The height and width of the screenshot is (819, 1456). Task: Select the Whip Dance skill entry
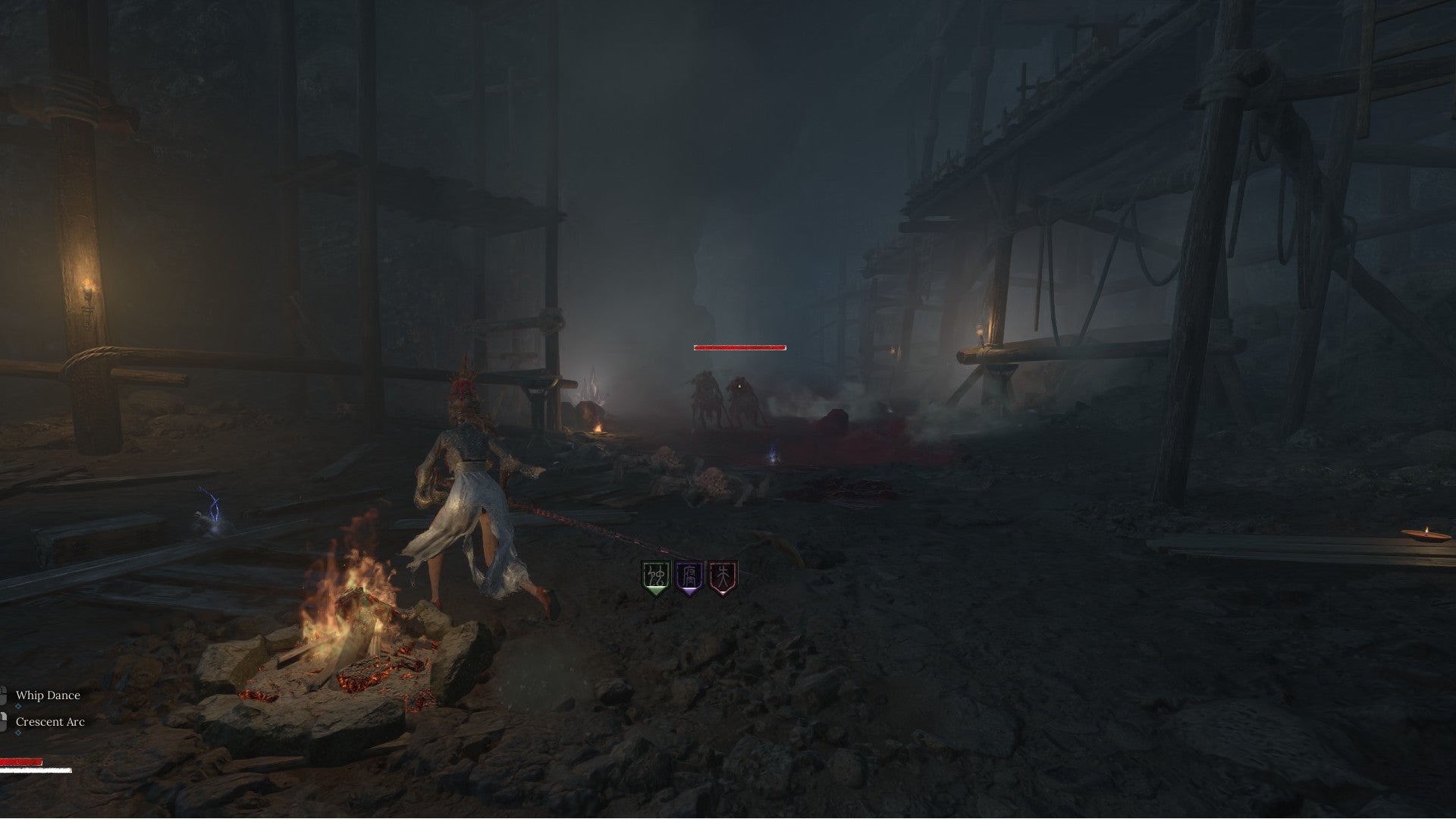pyautogui.click(x=47, y=695)
